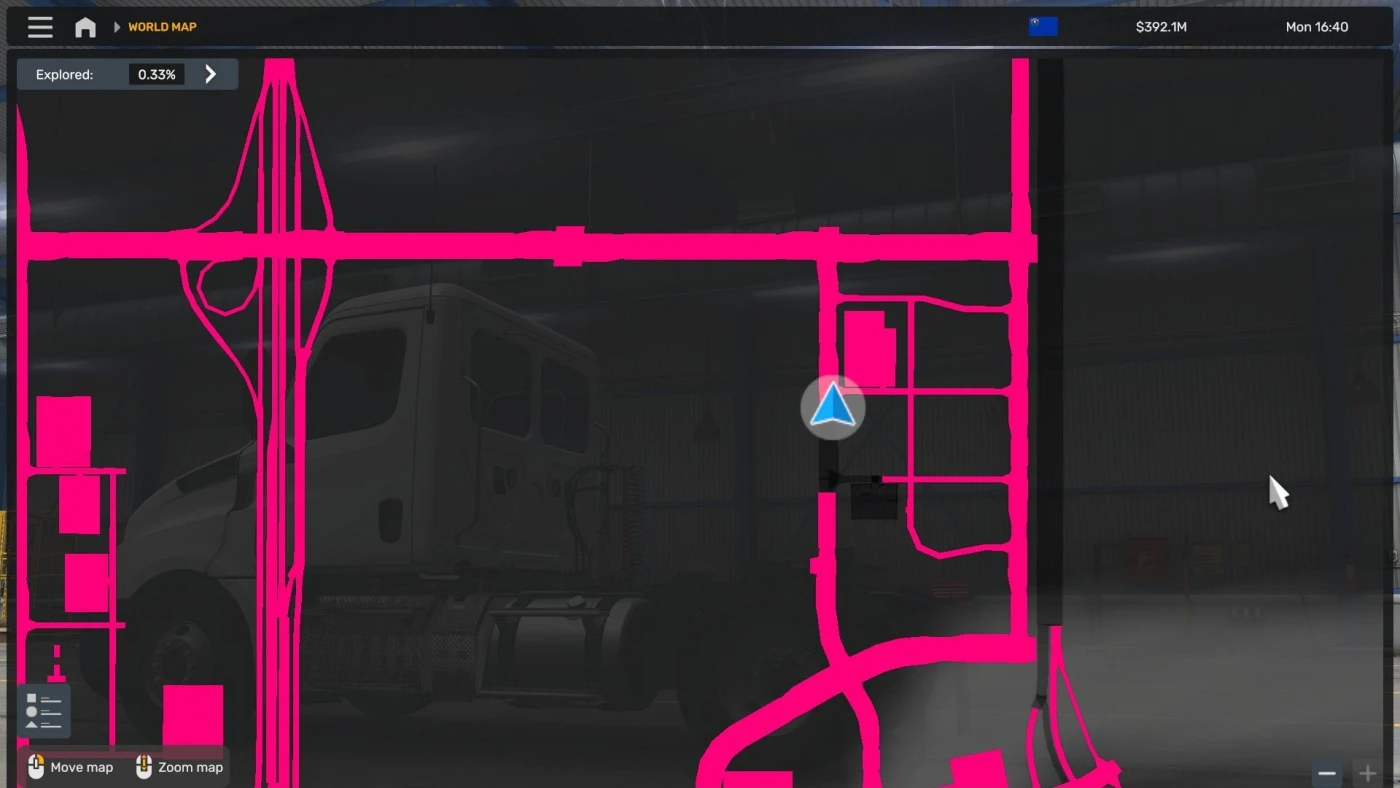Viewport: 1400px width, 788px height.
Task: Select the WORLD MAP breadcrumb label
Action: coord(161,27)
